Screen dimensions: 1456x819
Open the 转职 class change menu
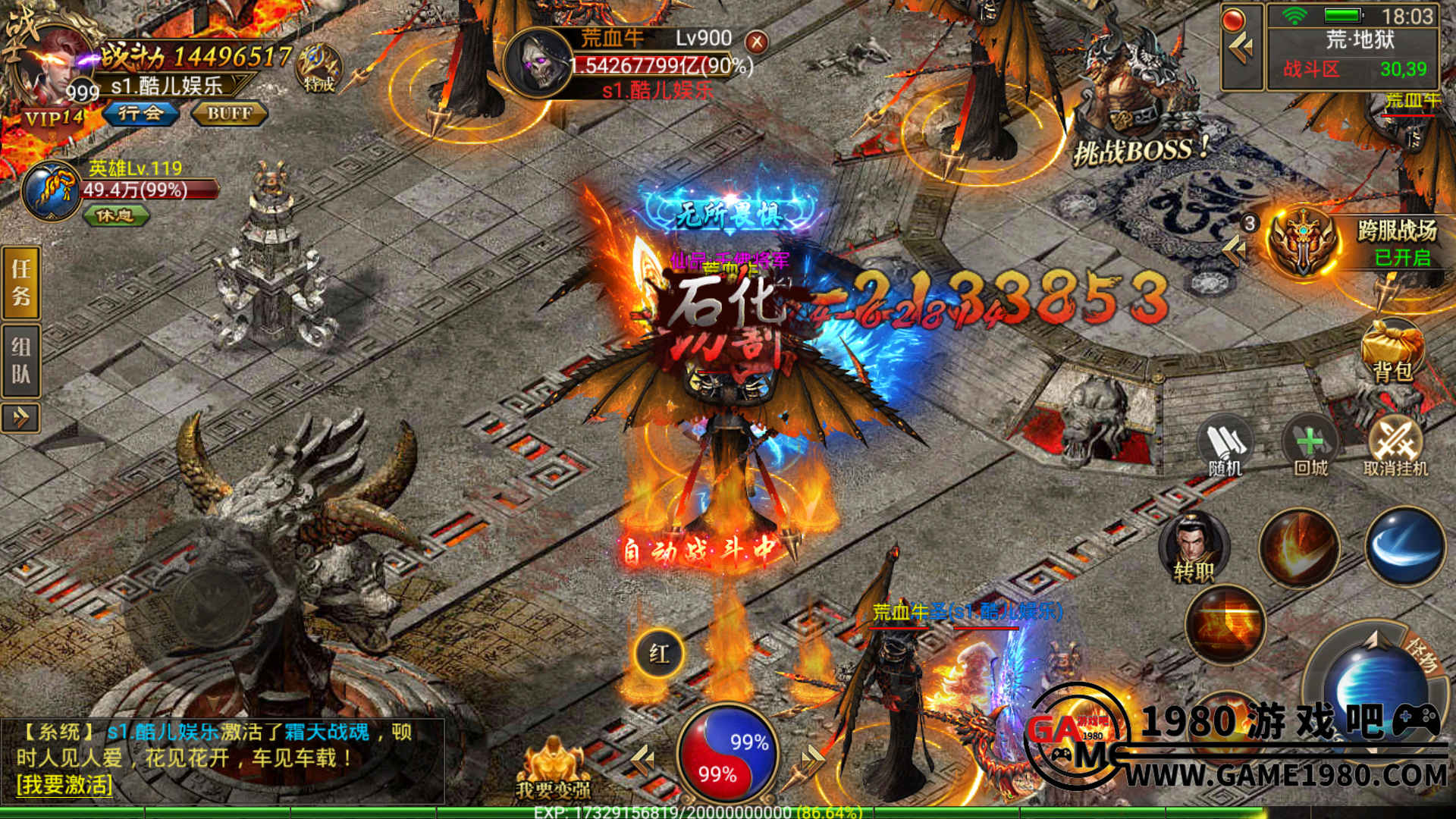click(x=1194, y=548)
